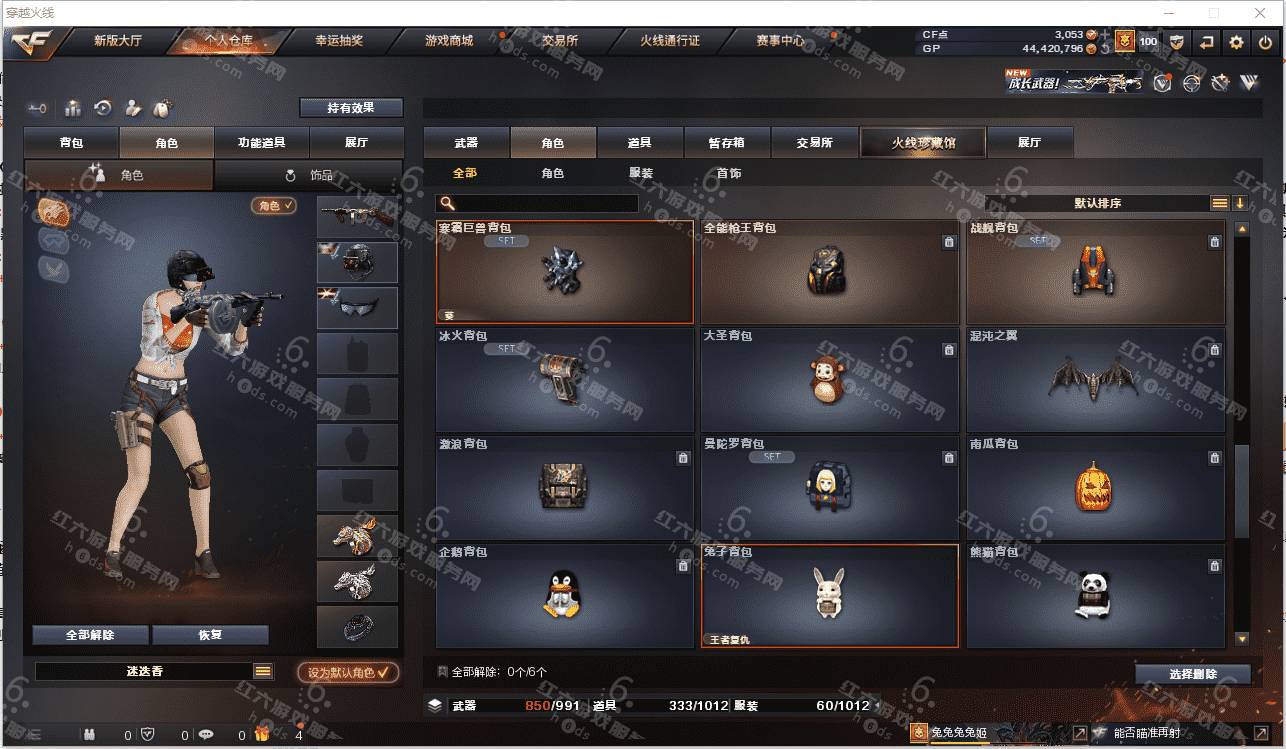Click the item search field
This screenshot has width=1286, height=749.
pyautogui.click(x=545, y=204)
